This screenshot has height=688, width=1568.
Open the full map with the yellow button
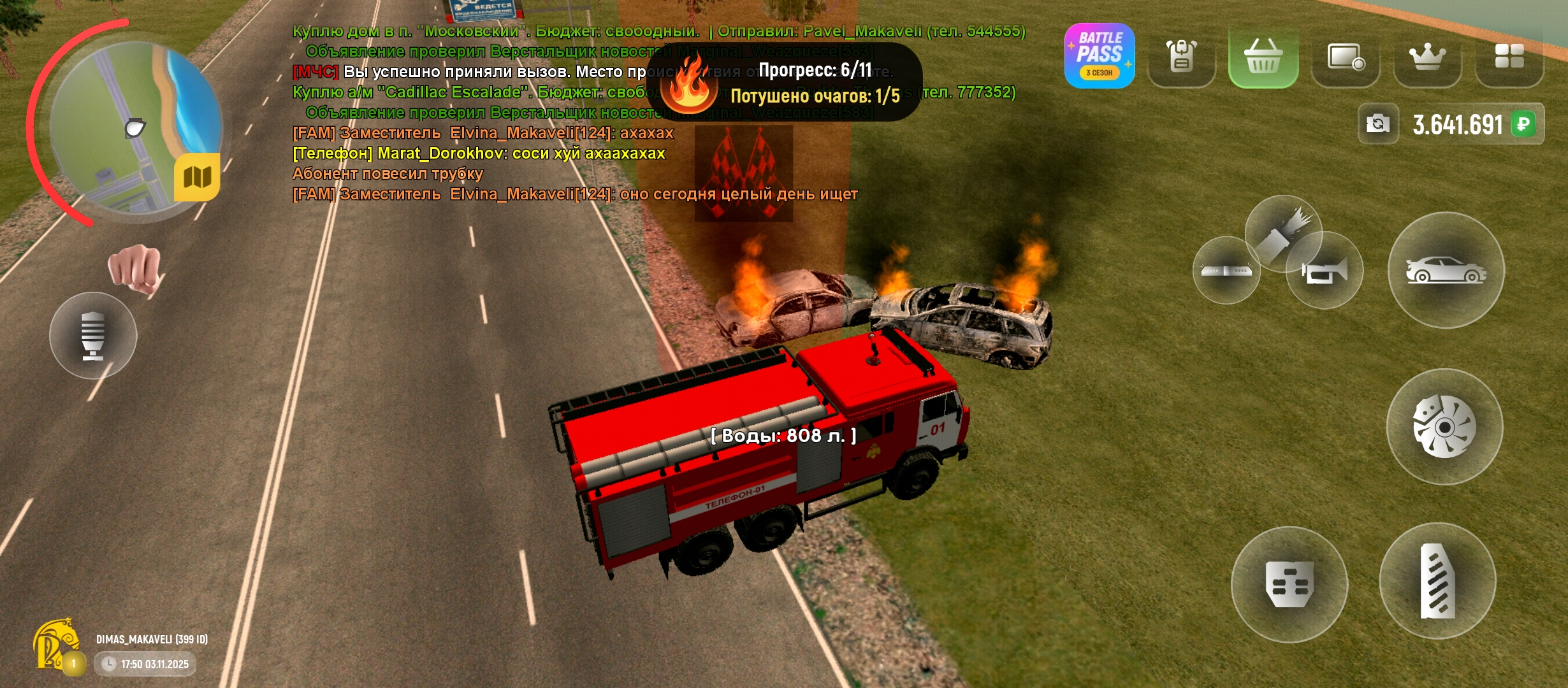point(197,177)
